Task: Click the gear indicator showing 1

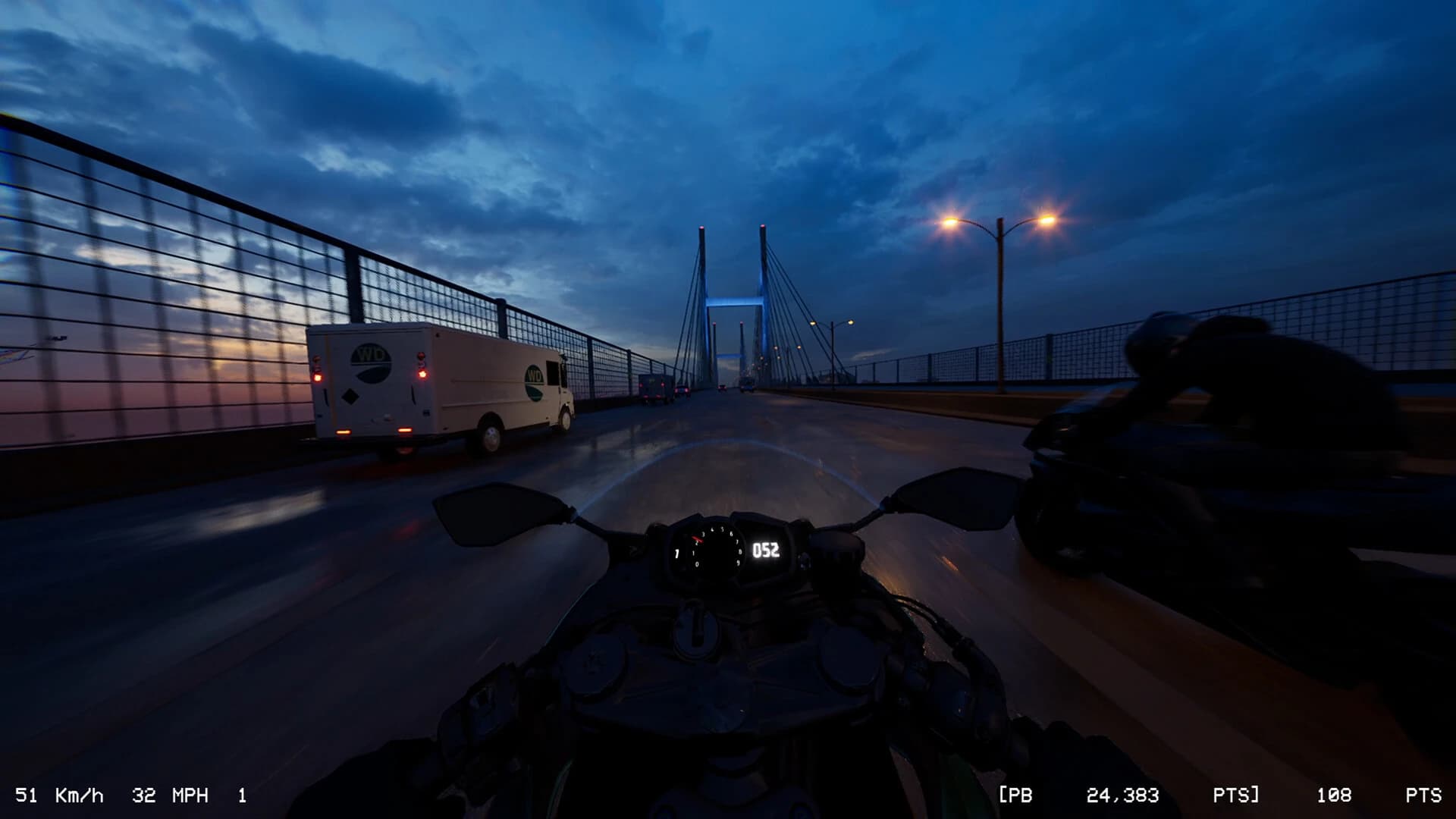Action: click(x=241, y=795)
